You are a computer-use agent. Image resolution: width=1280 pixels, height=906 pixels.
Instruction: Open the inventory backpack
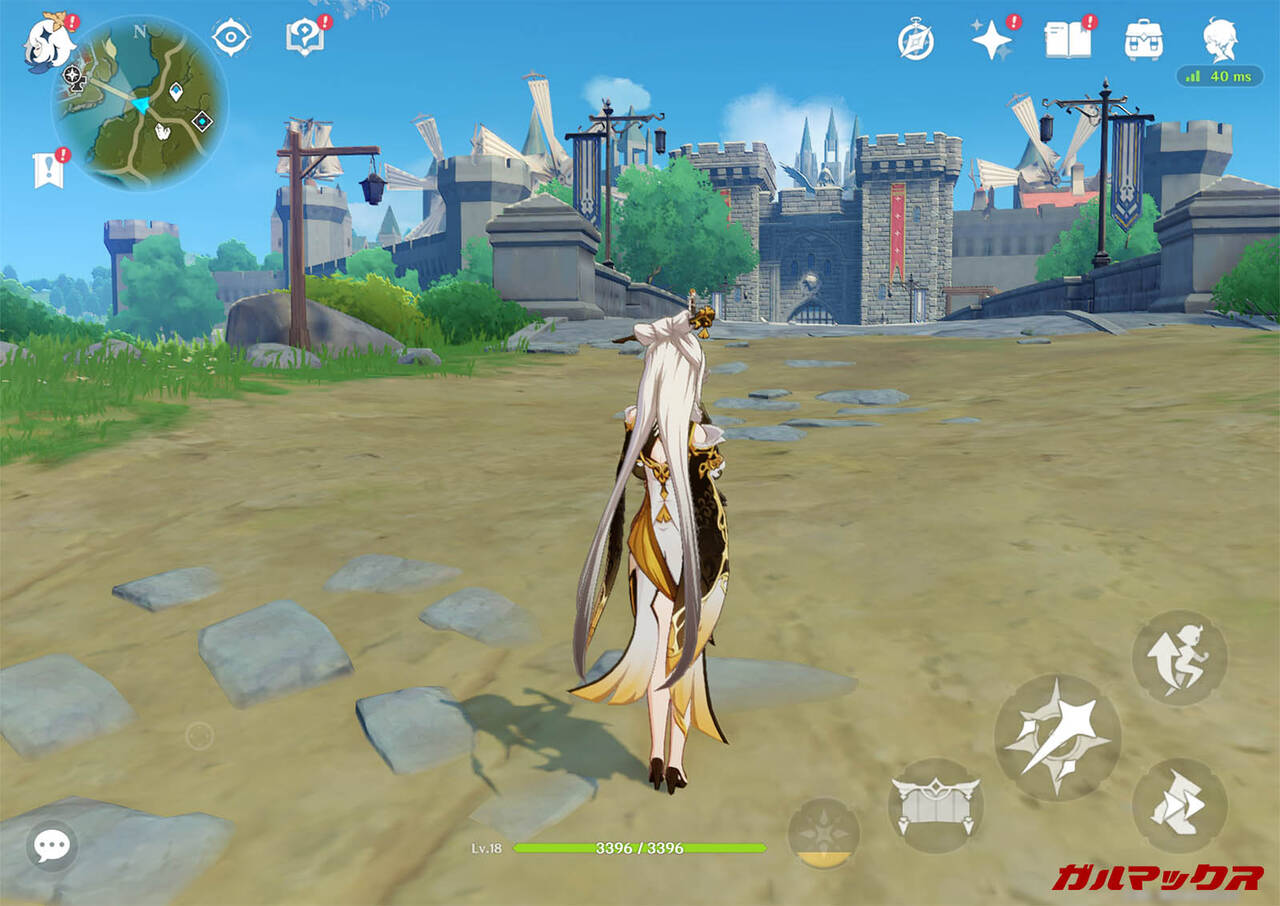[1143, 40]
